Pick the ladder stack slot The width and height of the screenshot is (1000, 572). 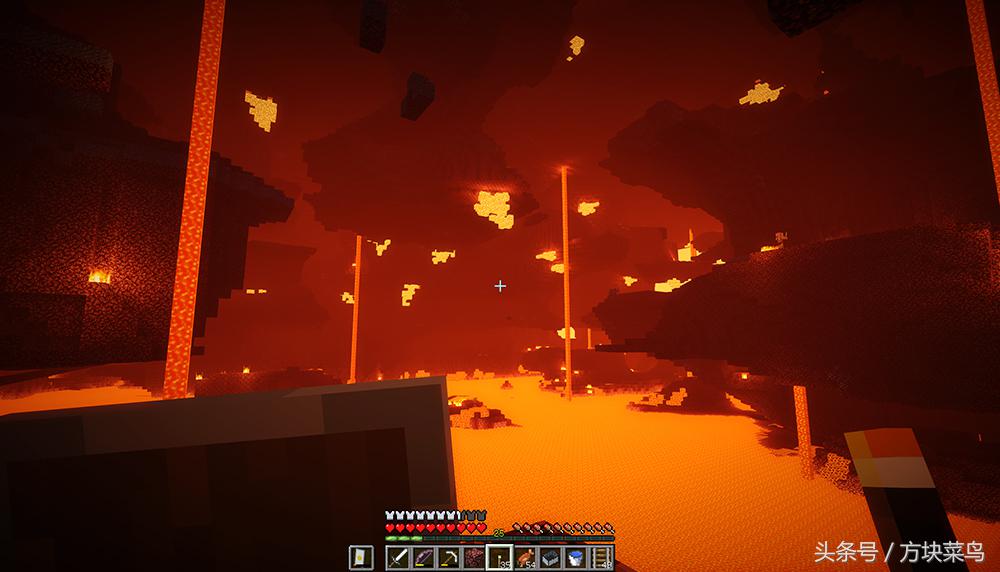[x=601, y=557]
